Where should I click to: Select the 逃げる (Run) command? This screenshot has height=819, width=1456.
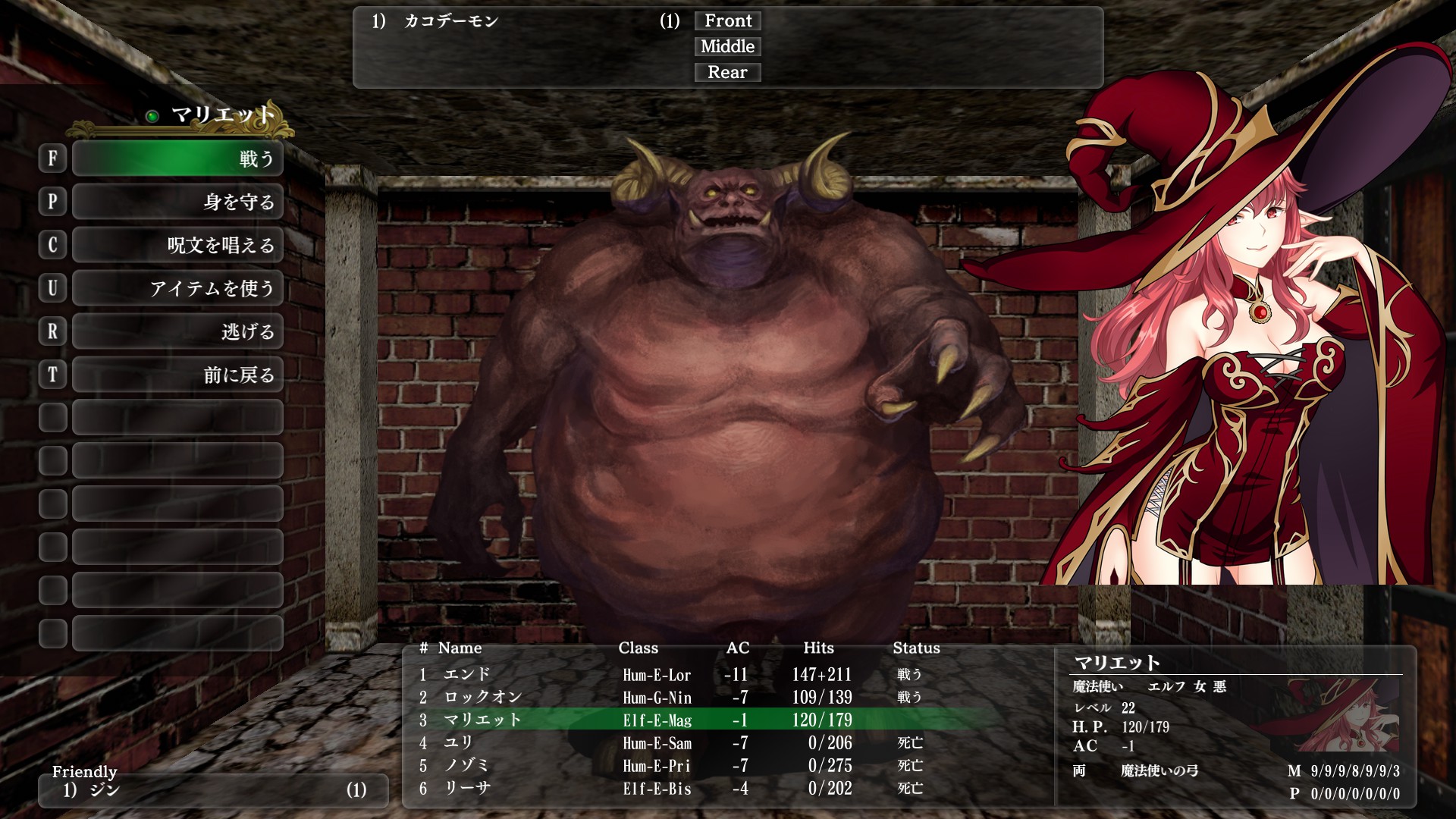[x=177, y=331]
